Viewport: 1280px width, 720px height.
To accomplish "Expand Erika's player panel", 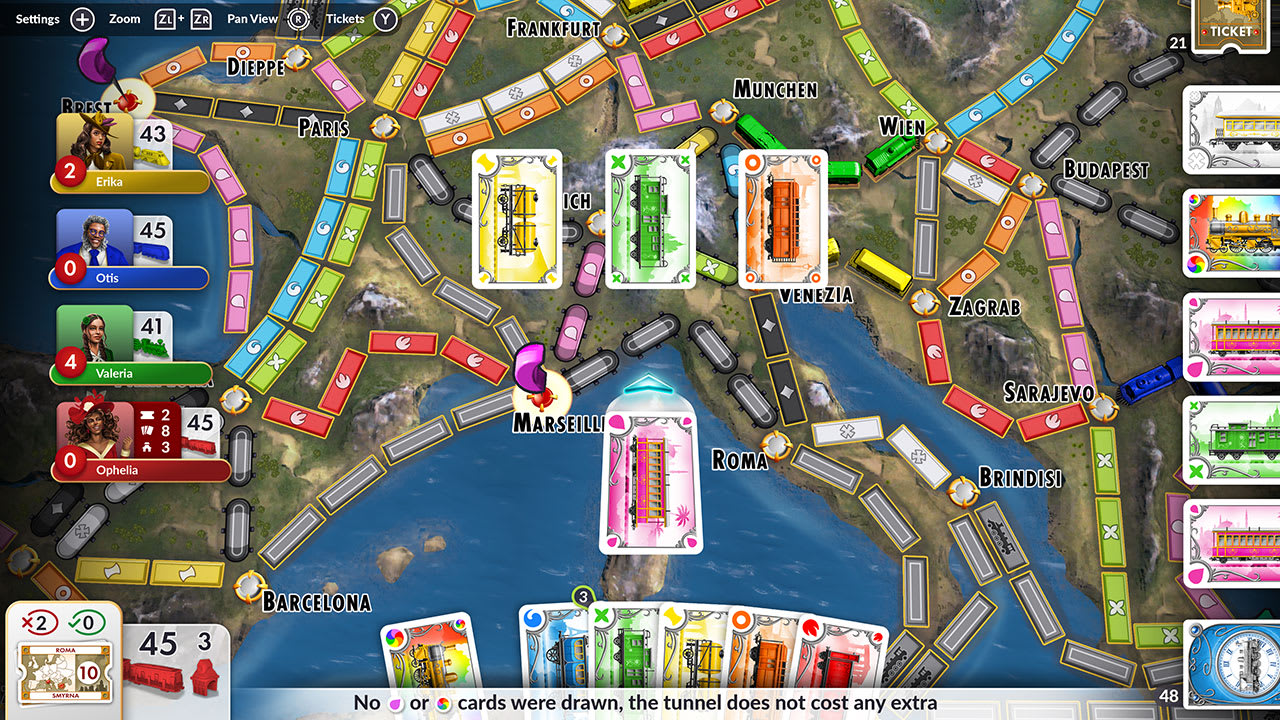I will coord(128,150).
